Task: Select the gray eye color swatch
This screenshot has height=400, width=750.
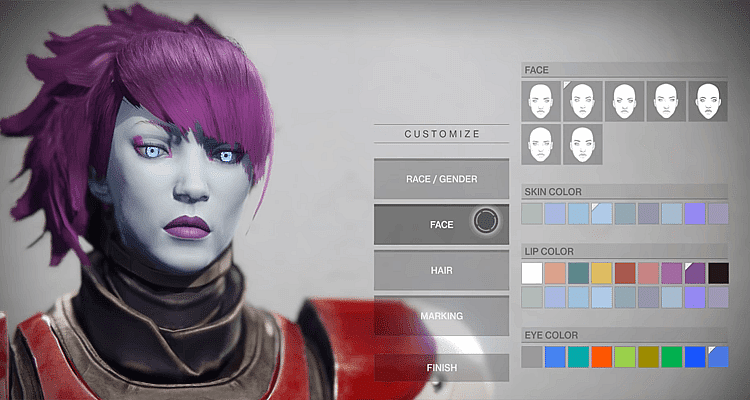Action: (532, 357)
